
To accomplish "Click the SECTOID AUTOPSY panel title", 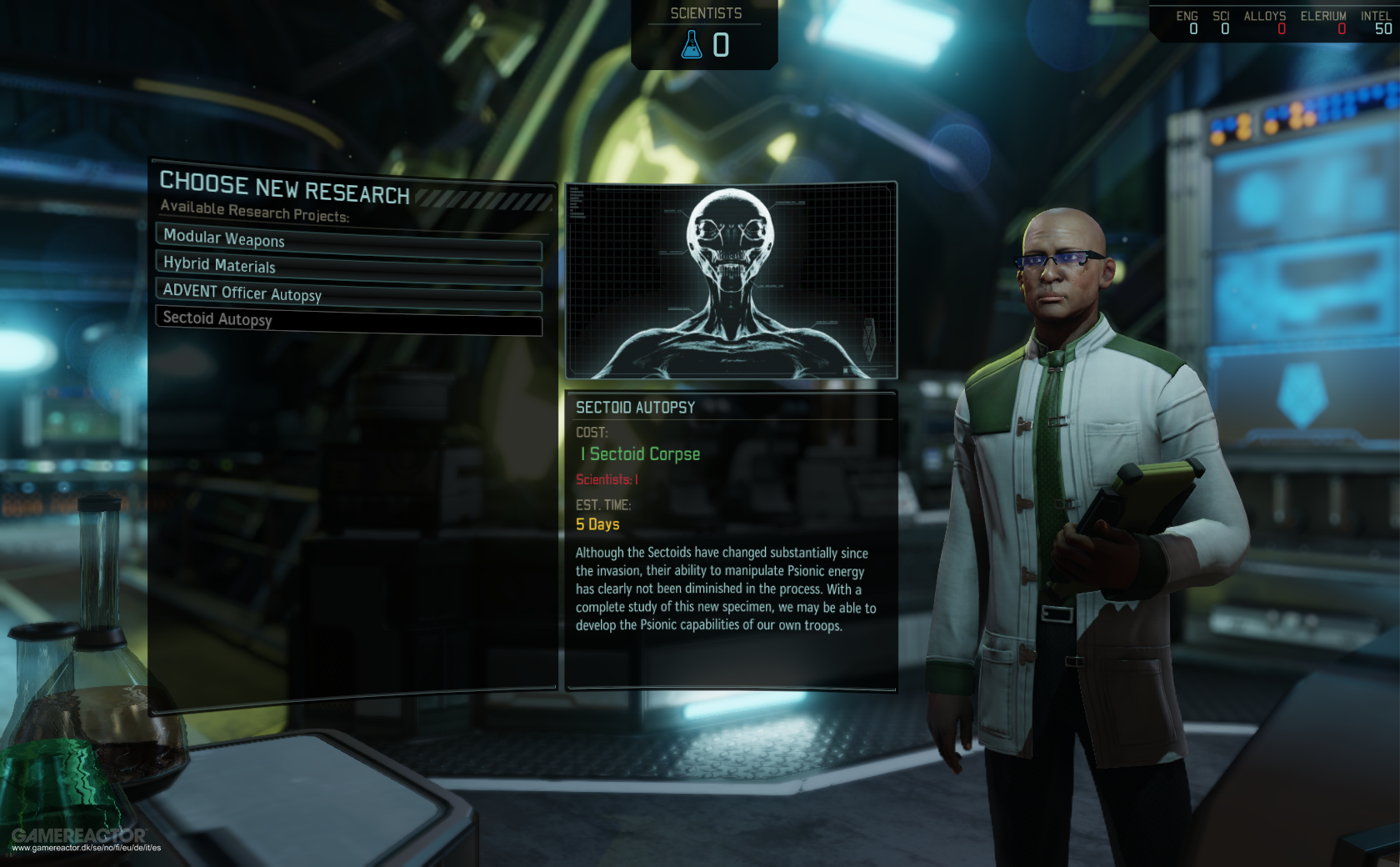I will pos(636,408).
